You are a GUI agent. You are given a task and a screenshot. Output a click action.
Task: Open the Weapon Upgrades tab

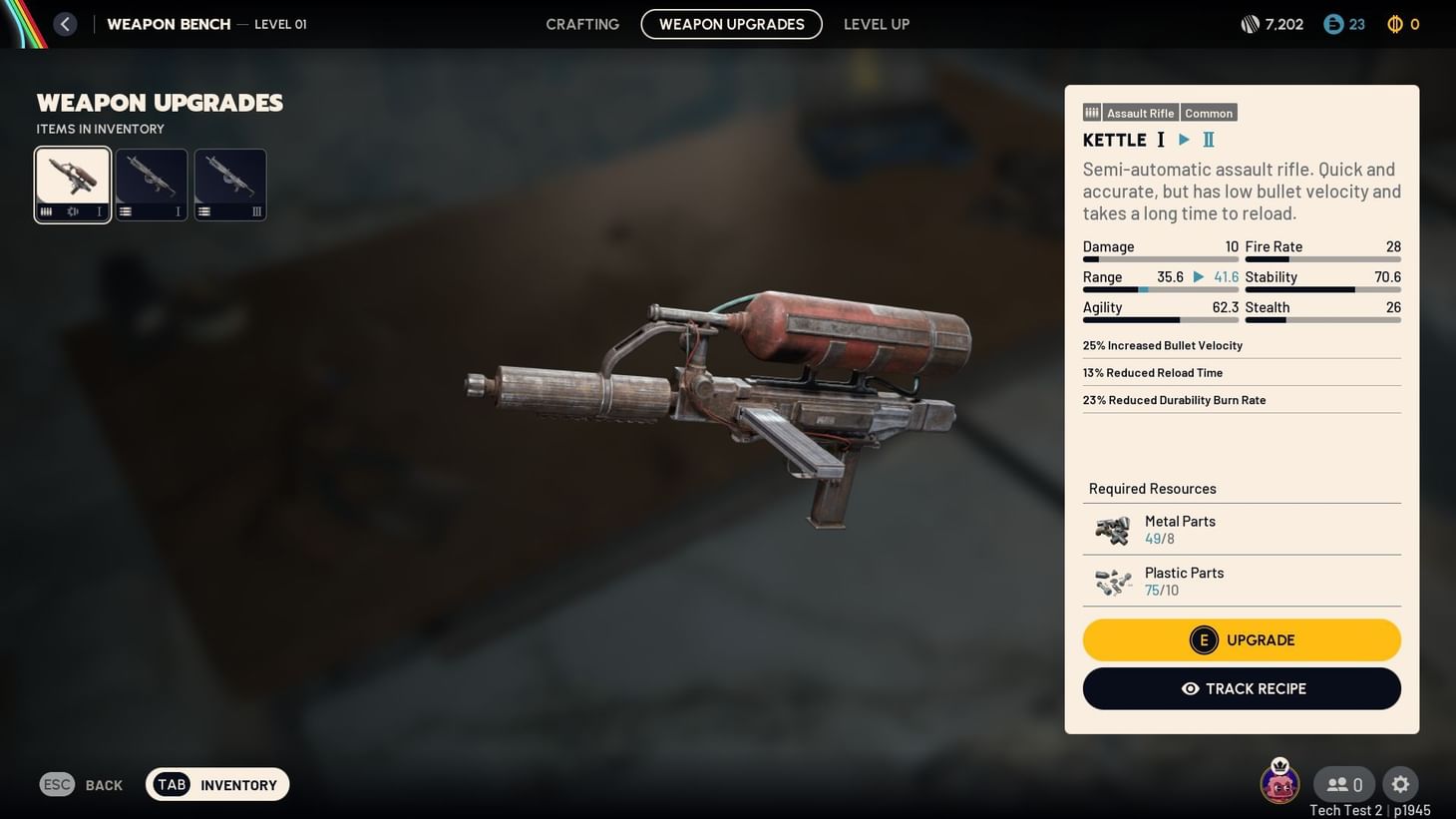pos(731,24)
